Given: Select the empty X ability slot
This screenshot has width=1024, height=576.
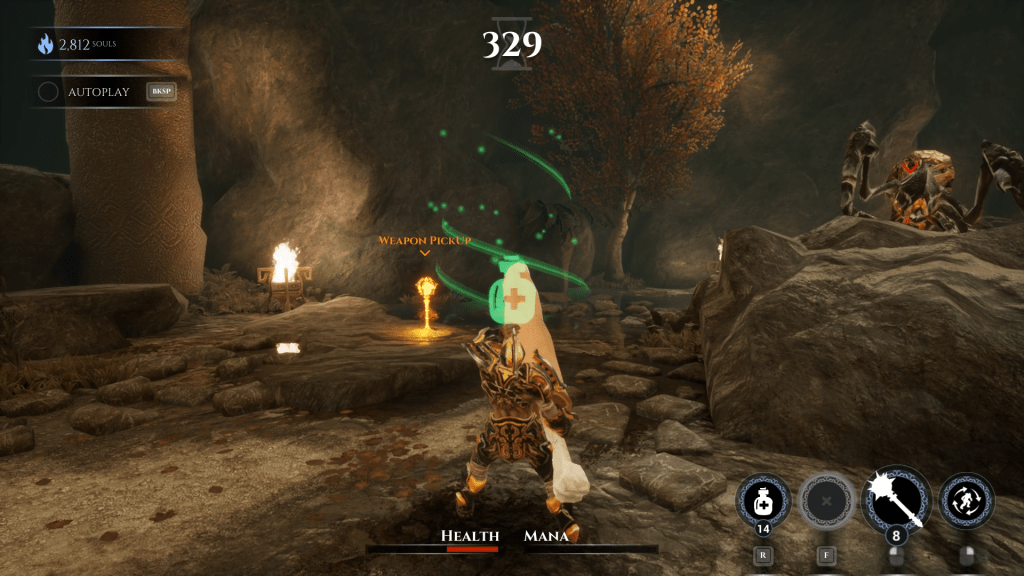Looking at the screenshot, I should click(x=826, y=500).
